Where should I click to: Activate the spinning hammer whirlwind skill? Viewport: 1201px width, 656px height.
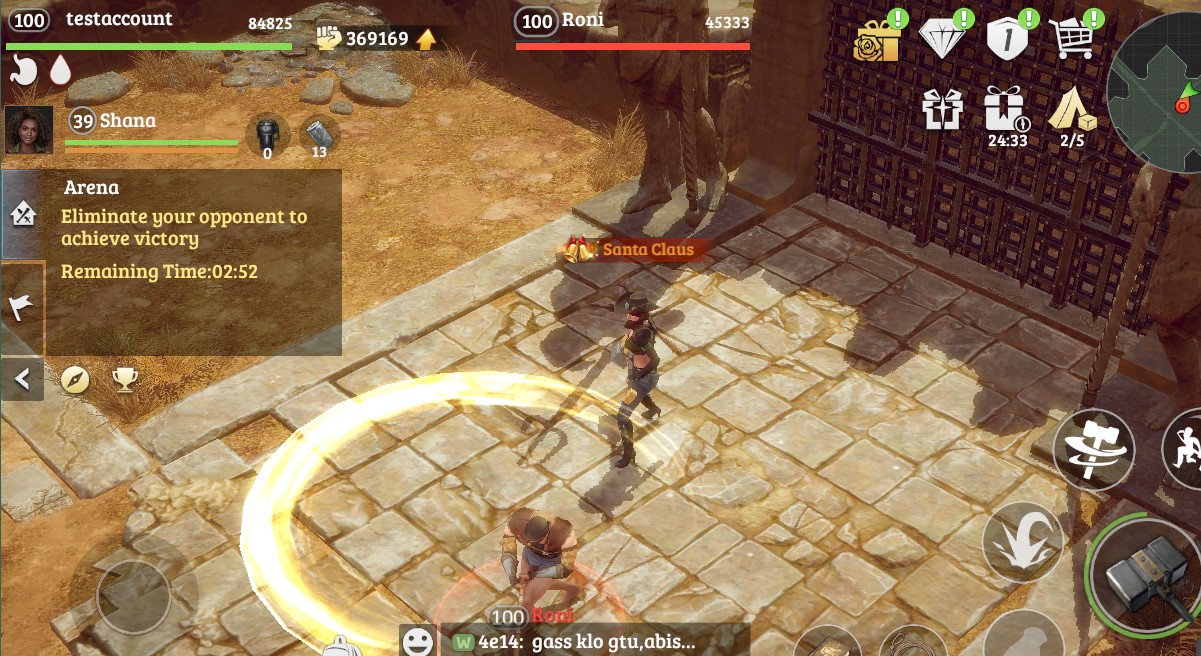coord(1093,450)
